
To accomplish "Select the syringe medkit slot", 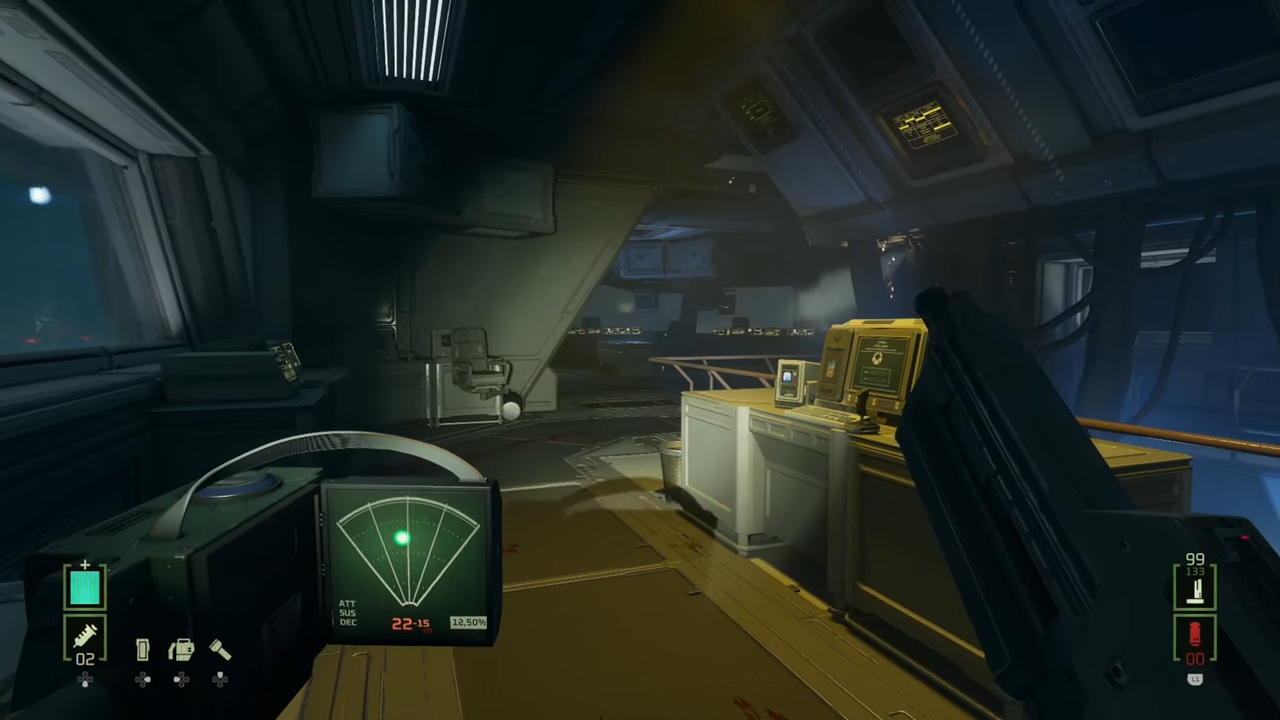I will [x=85, y=635].
